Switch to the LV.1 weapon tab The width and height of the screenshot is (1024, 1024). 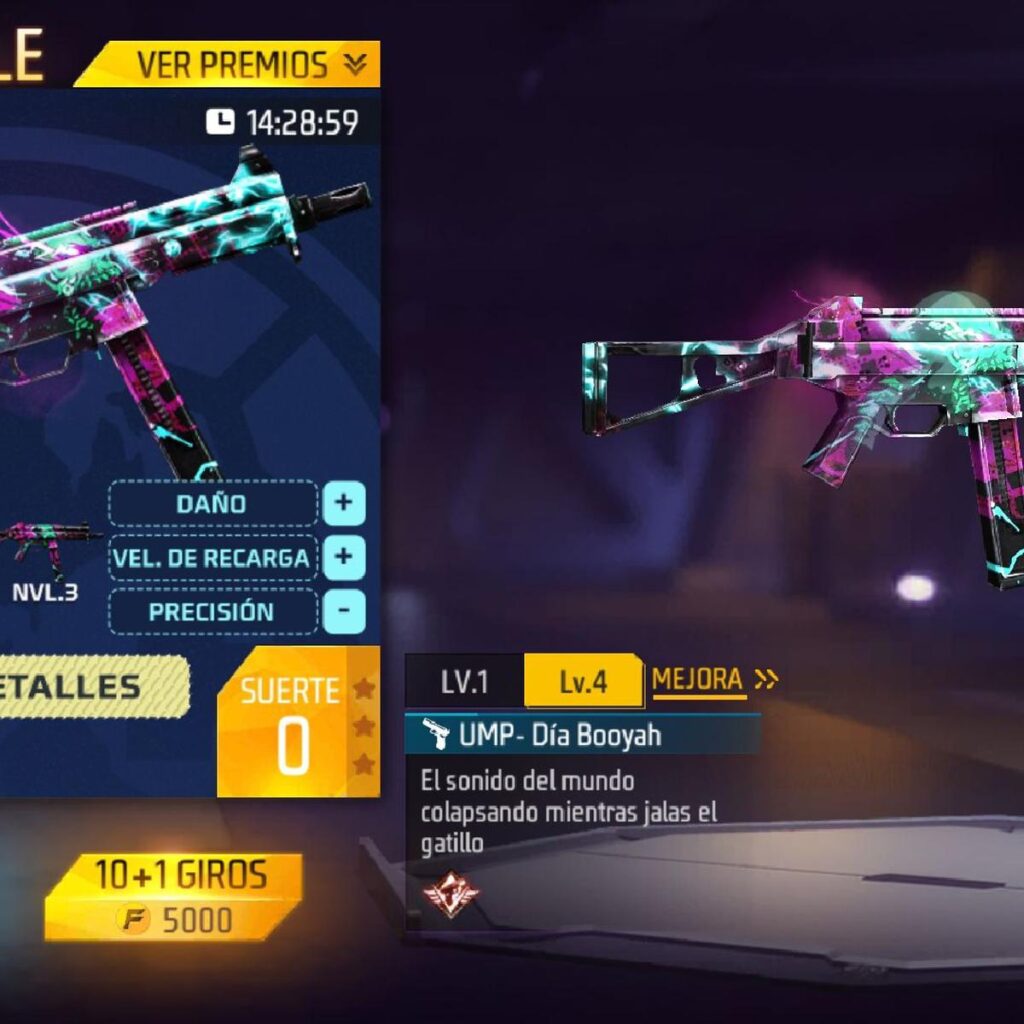(x=464, y=682)
